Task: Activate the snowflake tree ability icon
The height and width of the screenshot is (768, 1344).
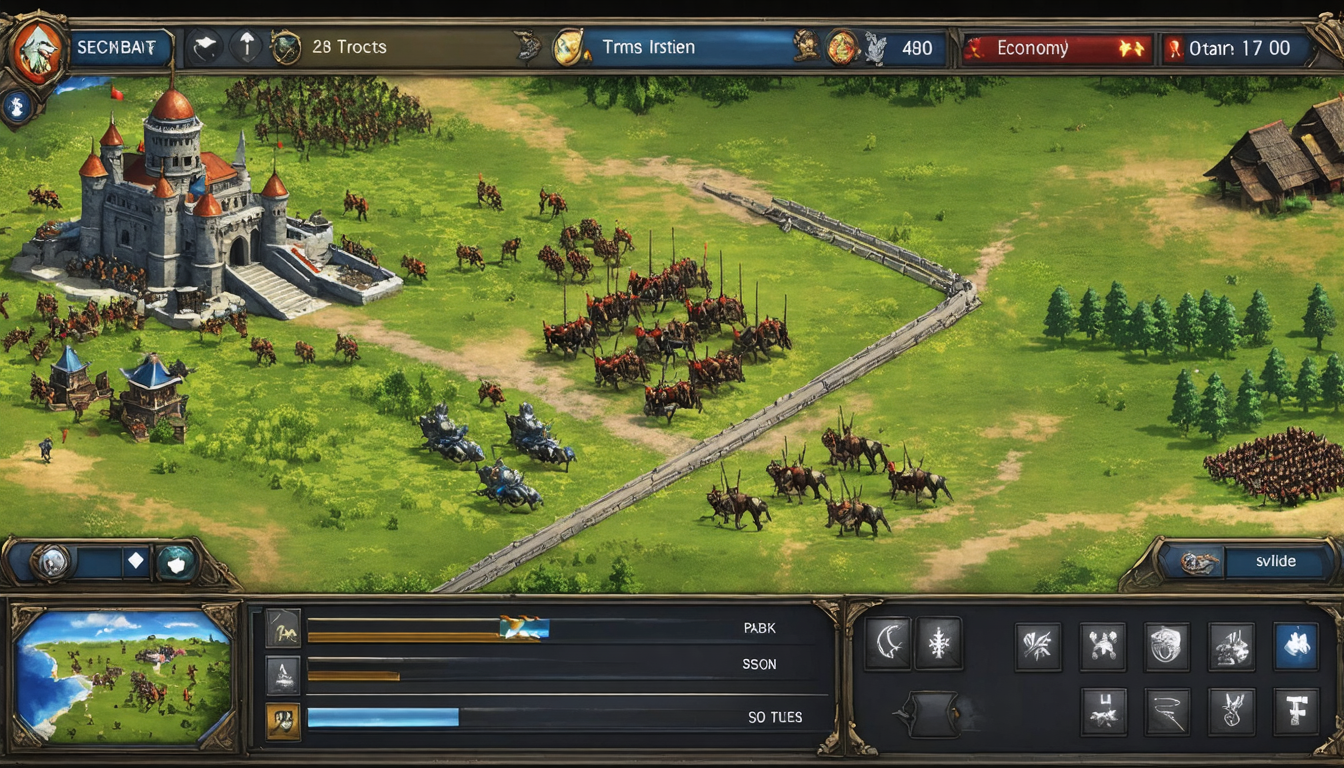Action: click(938, 643)
